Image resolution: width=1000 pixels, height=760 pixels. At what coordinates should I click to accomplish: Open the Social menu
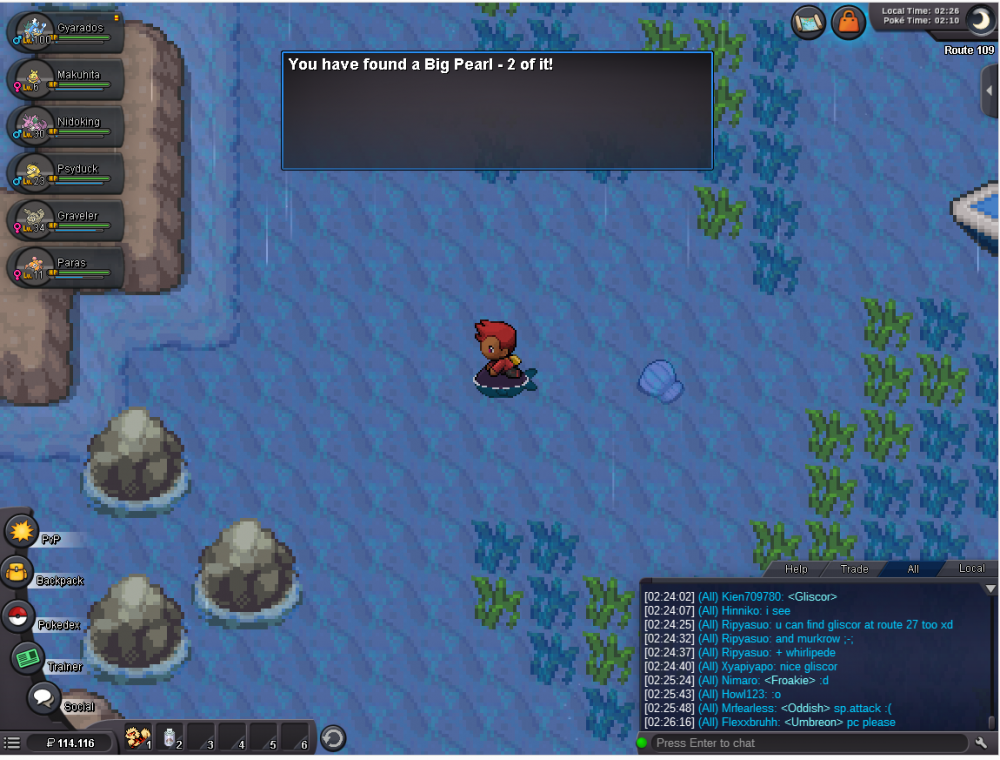44,697
